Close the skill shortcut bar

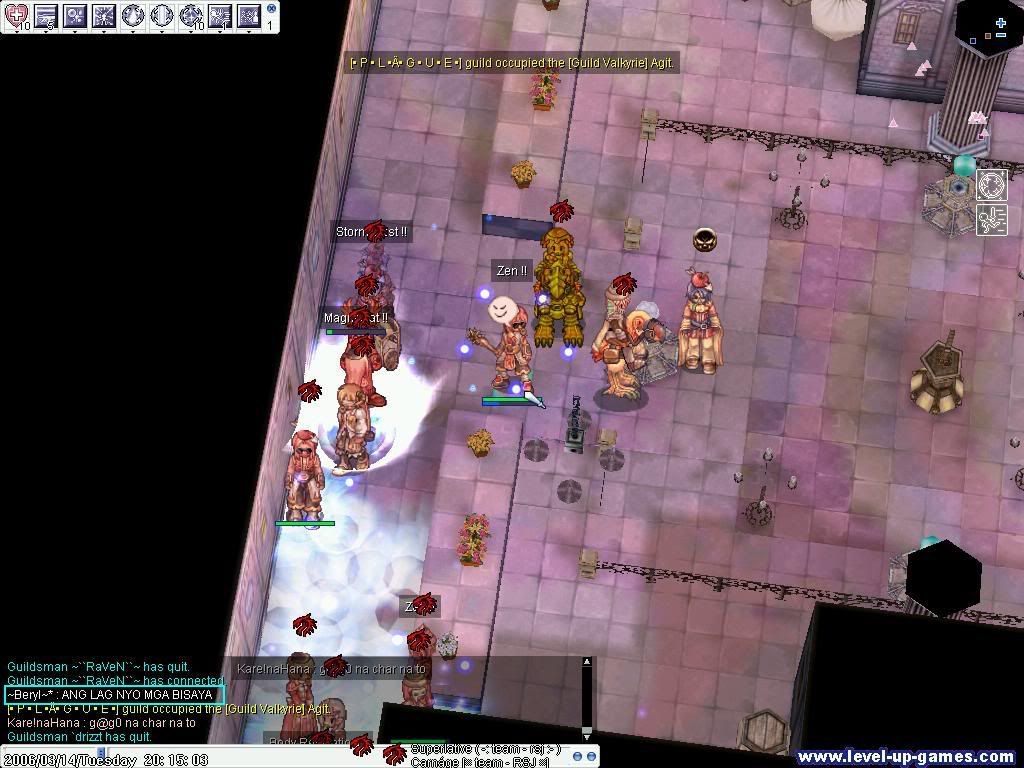click(271, 8)
